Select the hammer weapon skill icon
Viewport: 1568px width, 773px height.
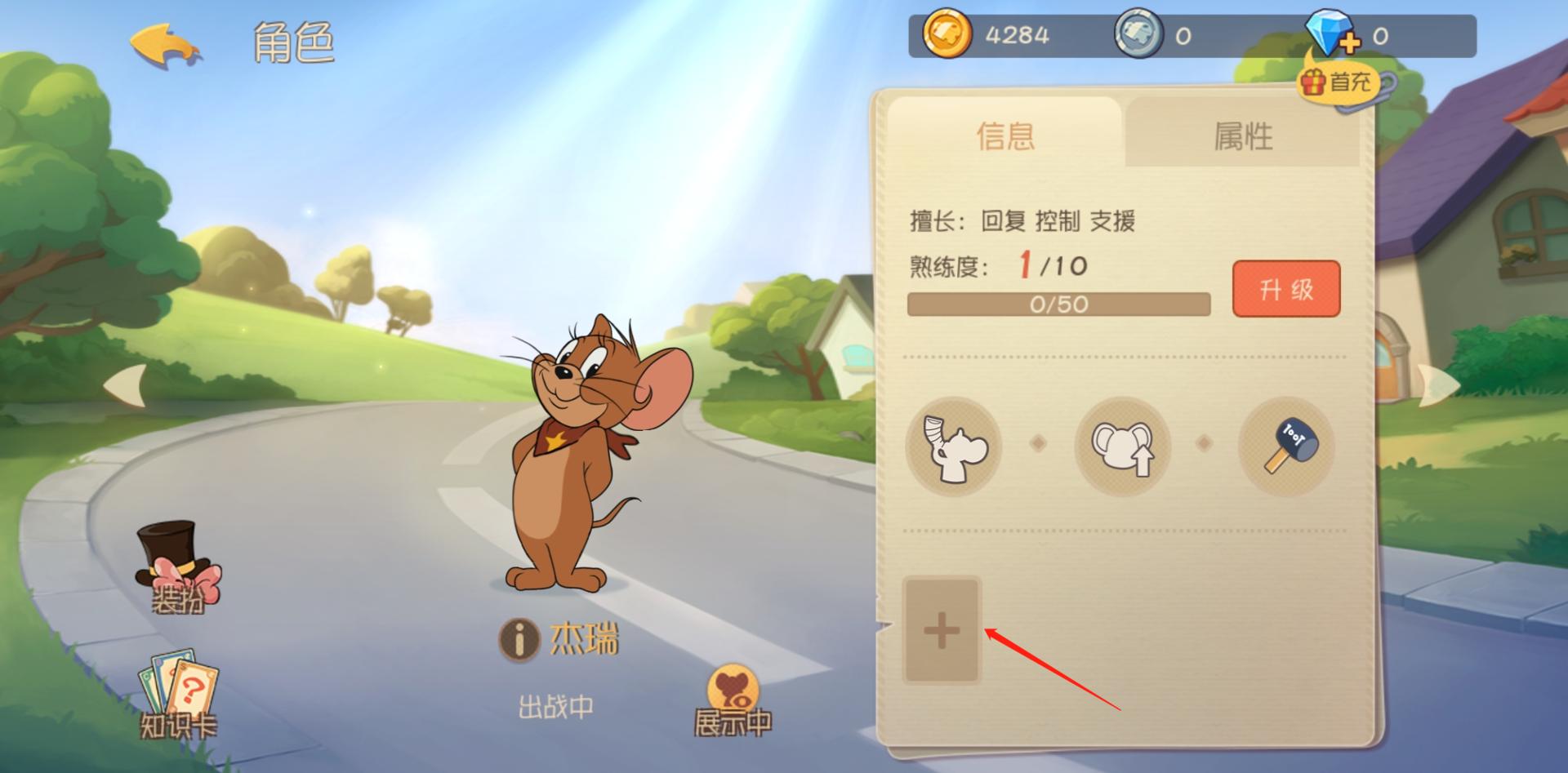point(1289,447)
